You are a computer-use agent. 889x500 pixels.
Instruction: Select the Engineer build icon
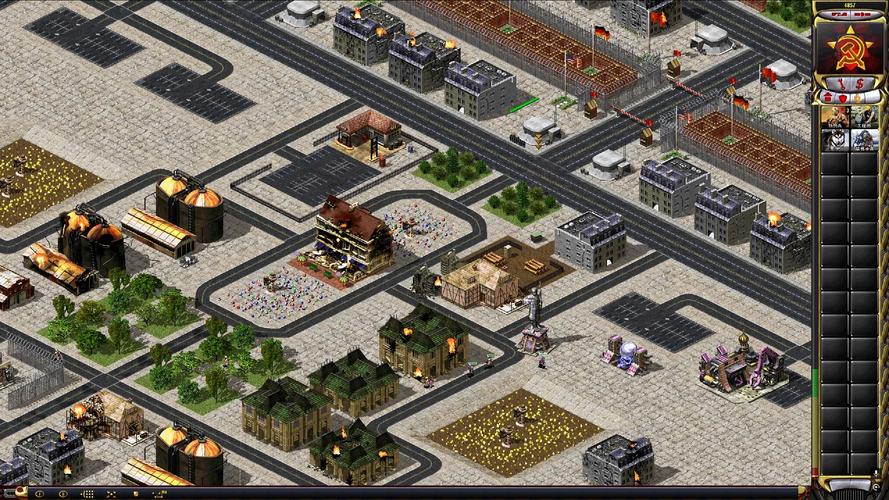point(864,116)
